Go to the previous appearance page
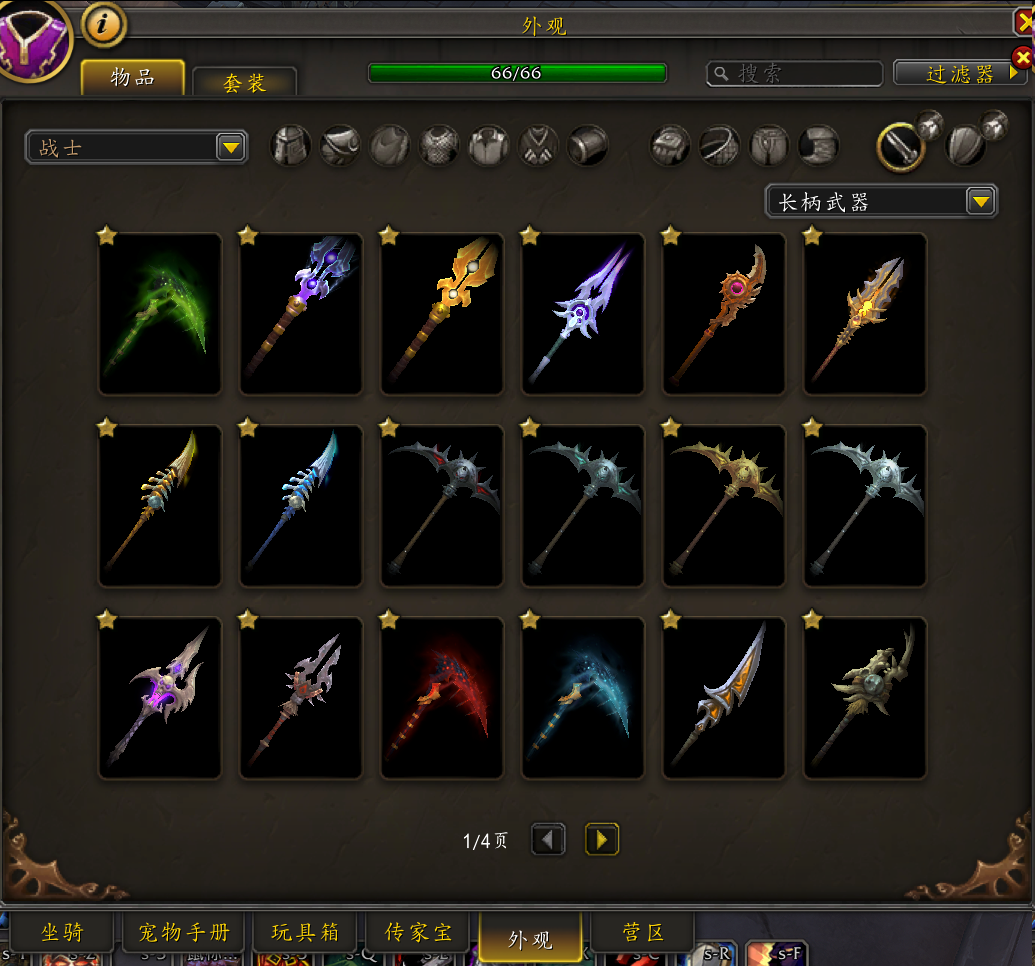 coord(548,840)
